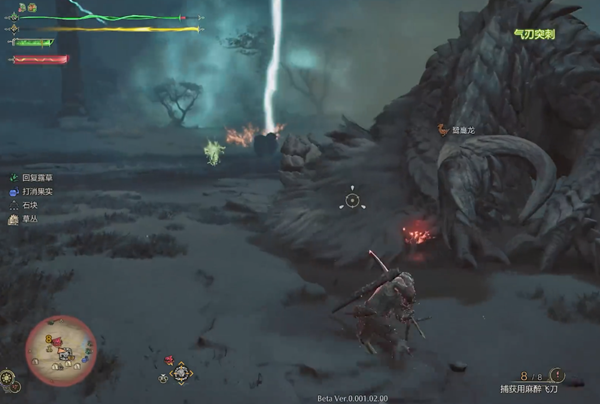Click the 蠻顎龙 monster name marker

(x=458, y=129)
